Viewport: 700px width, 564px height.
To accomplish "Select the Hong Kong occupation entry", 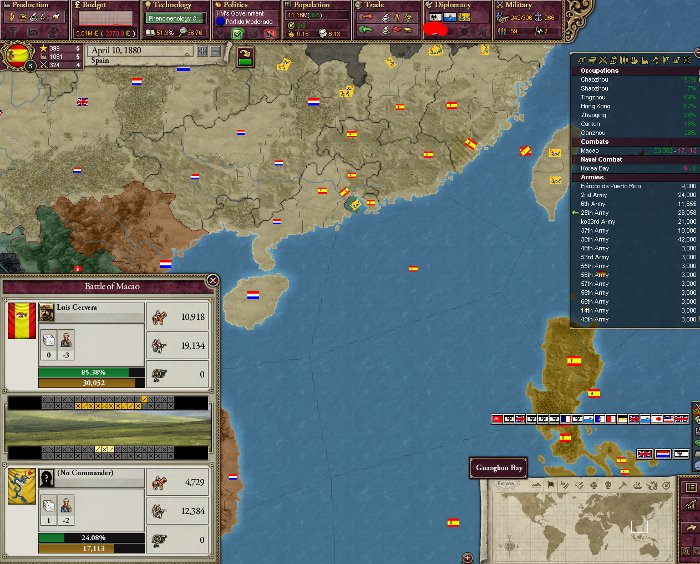I will 599,105.
